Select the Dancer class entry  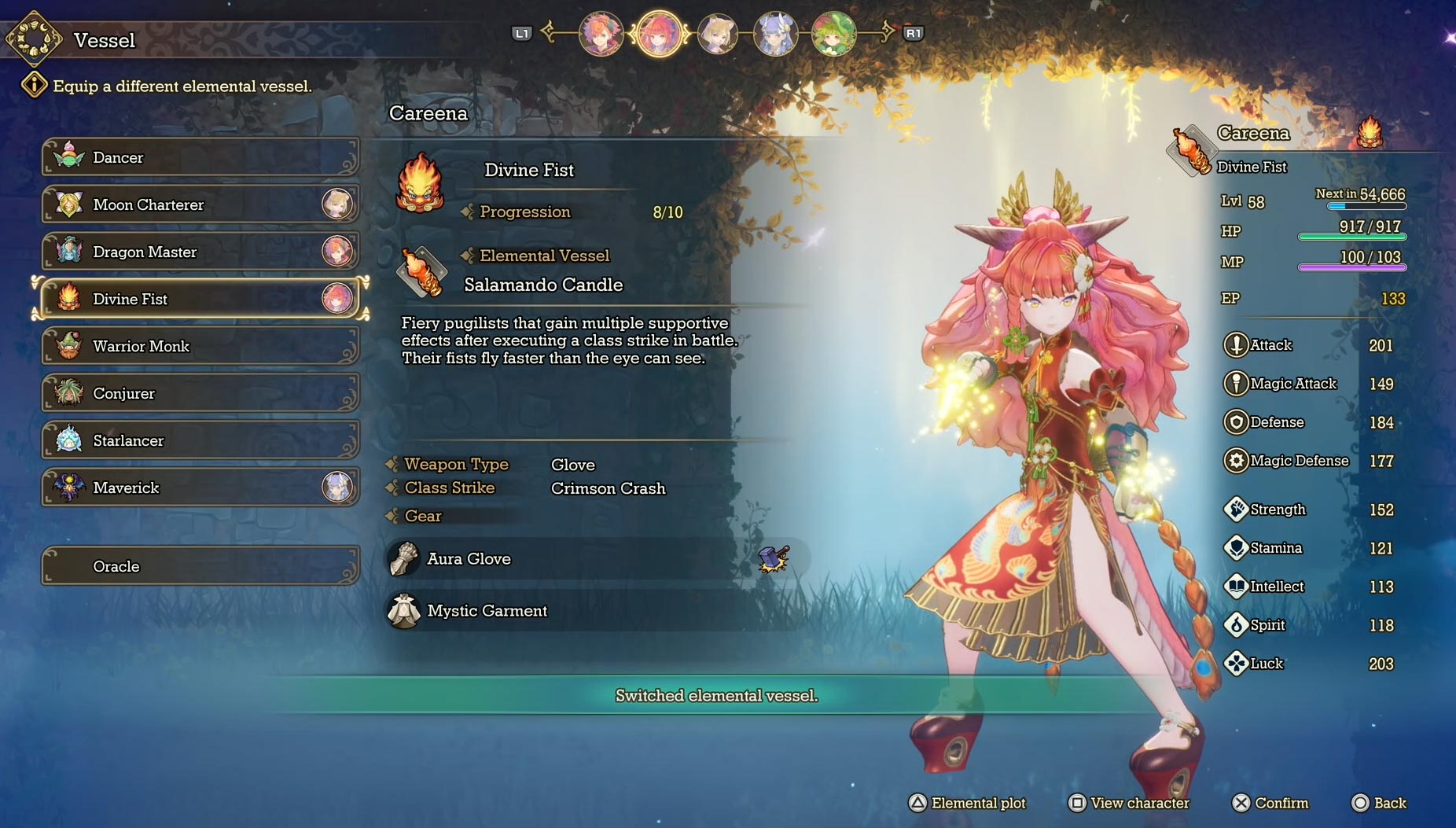tap(200, 157)
